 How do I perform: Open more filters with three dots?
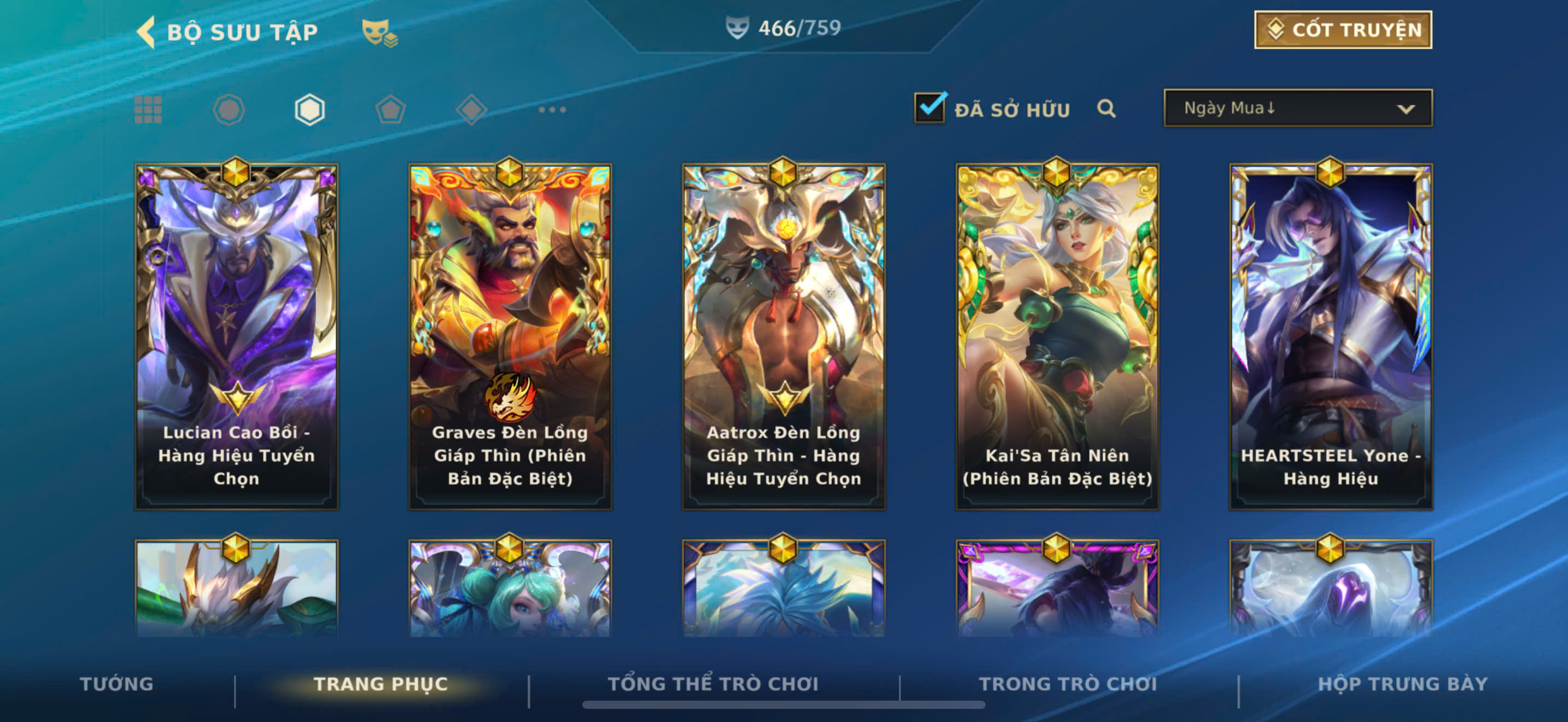[552, 110]
